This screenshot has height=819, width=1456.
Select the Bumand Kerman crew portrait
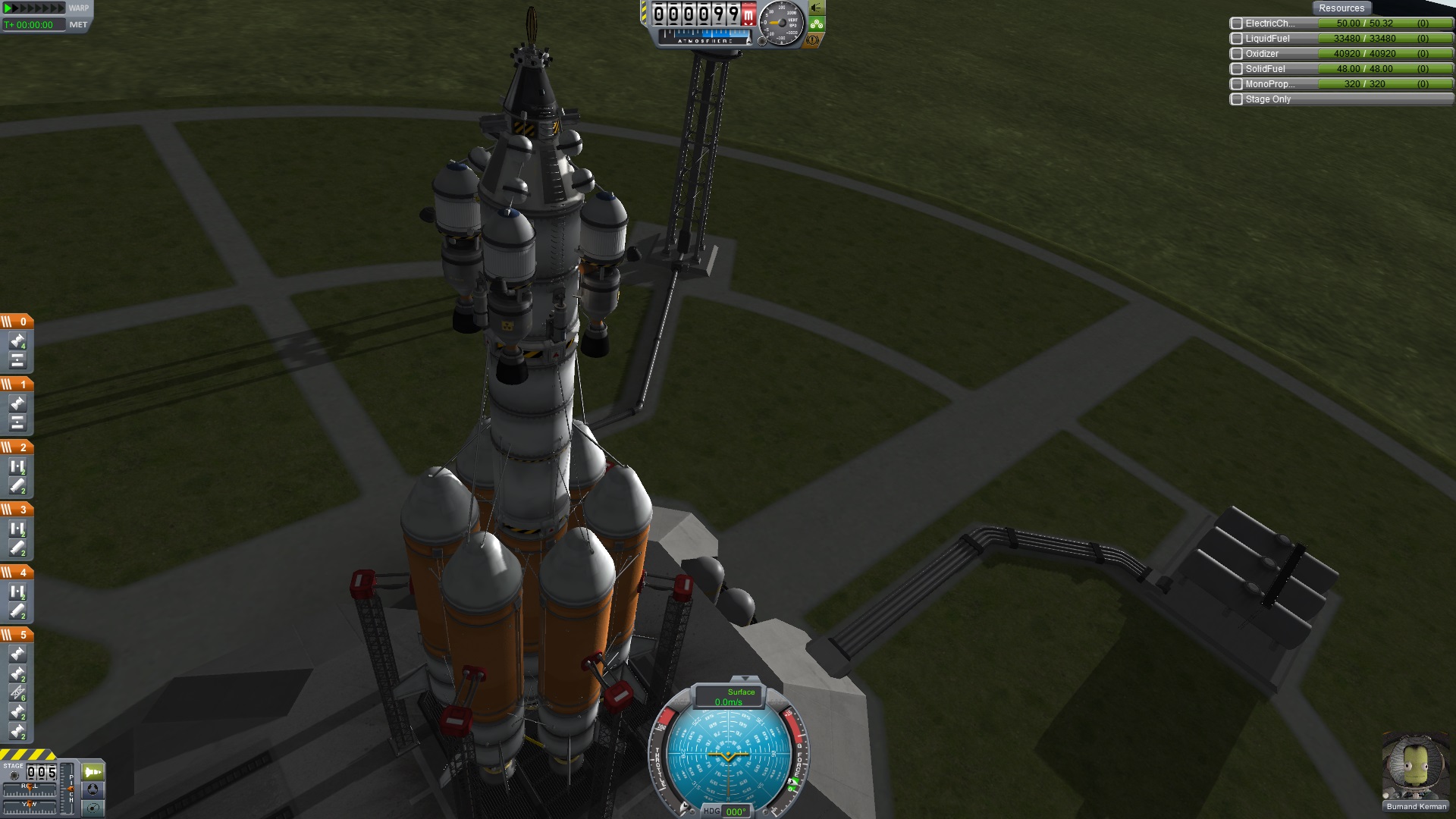1415,766
